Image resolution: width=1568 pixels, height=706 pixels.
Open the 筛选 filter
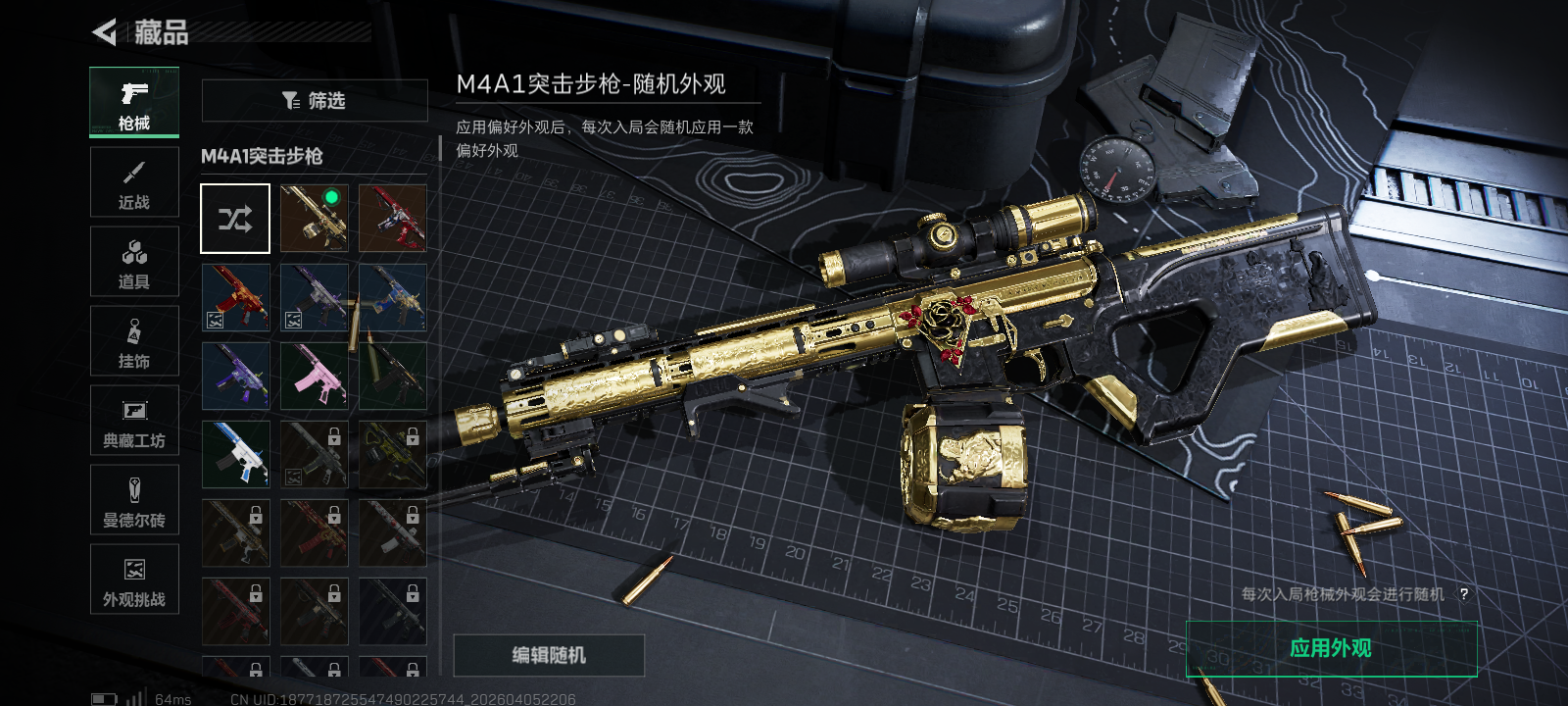pyautogui.click(x=315, y=100)
